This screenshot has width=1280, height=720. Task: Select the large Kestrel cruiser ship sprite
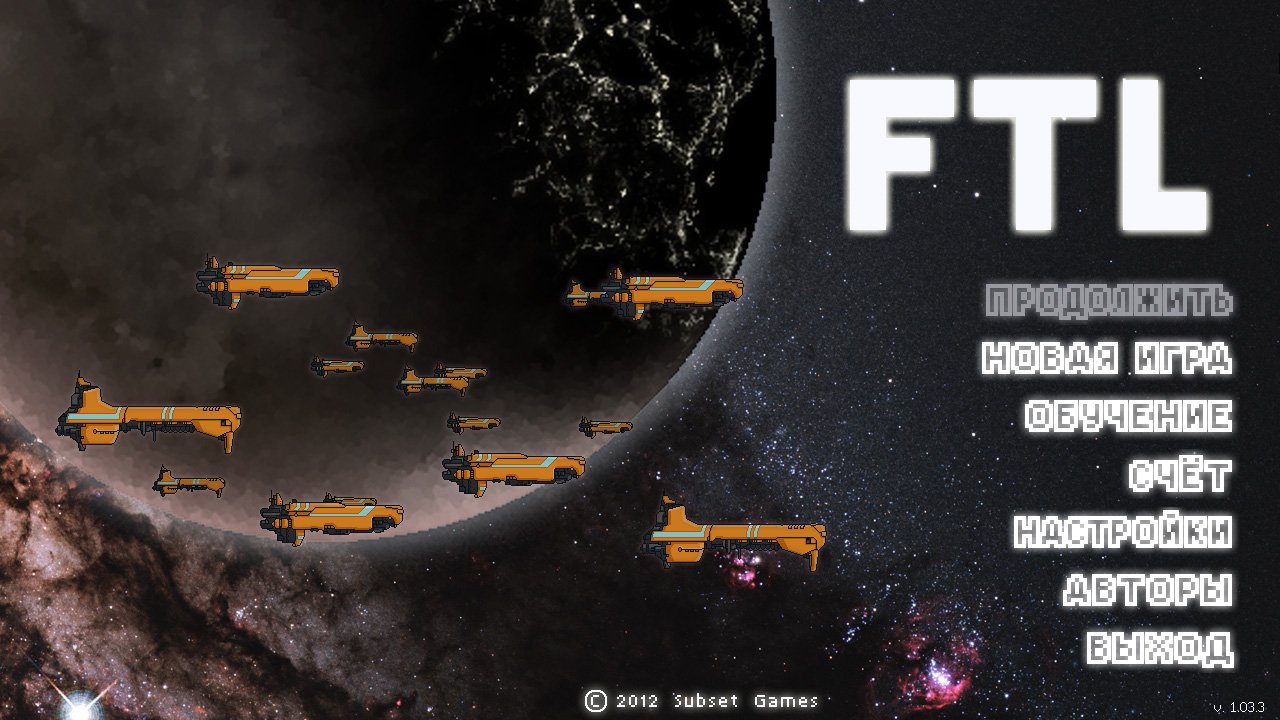point(150,415)
